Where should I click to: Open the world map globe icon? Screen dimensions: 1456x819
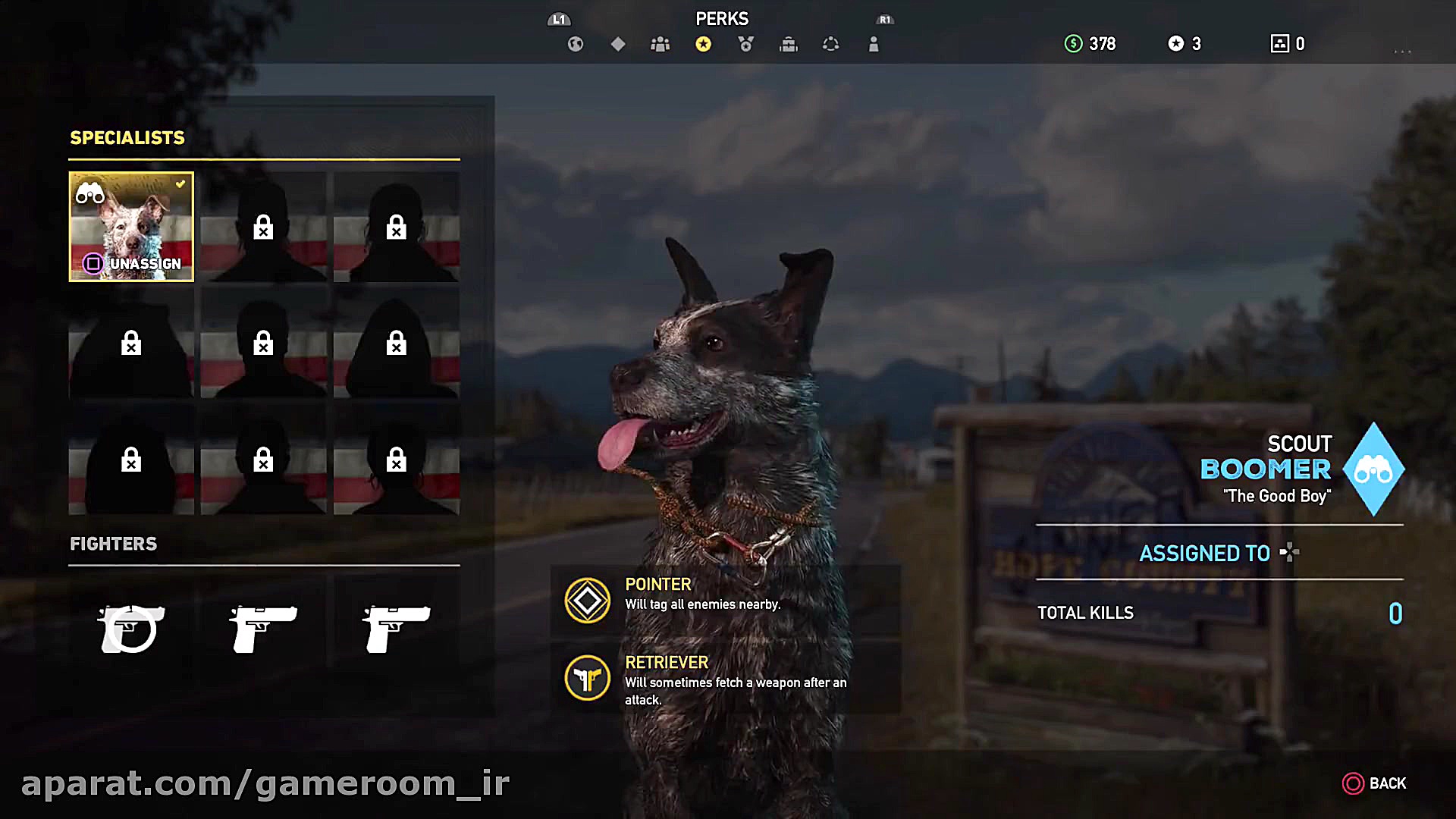tap(575, 44)
